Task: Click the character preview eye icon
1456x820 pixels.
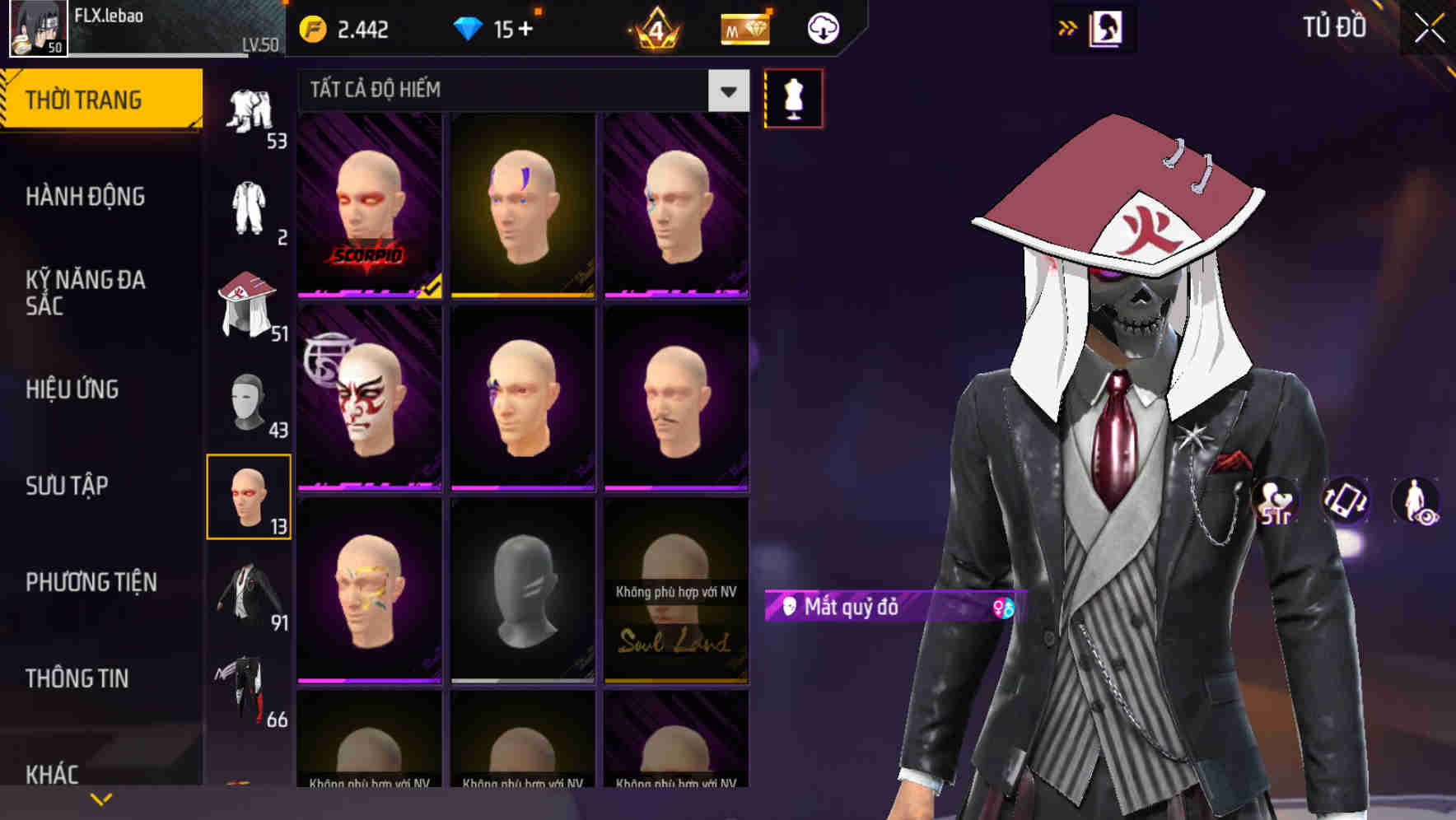Action: point(1415,501)
